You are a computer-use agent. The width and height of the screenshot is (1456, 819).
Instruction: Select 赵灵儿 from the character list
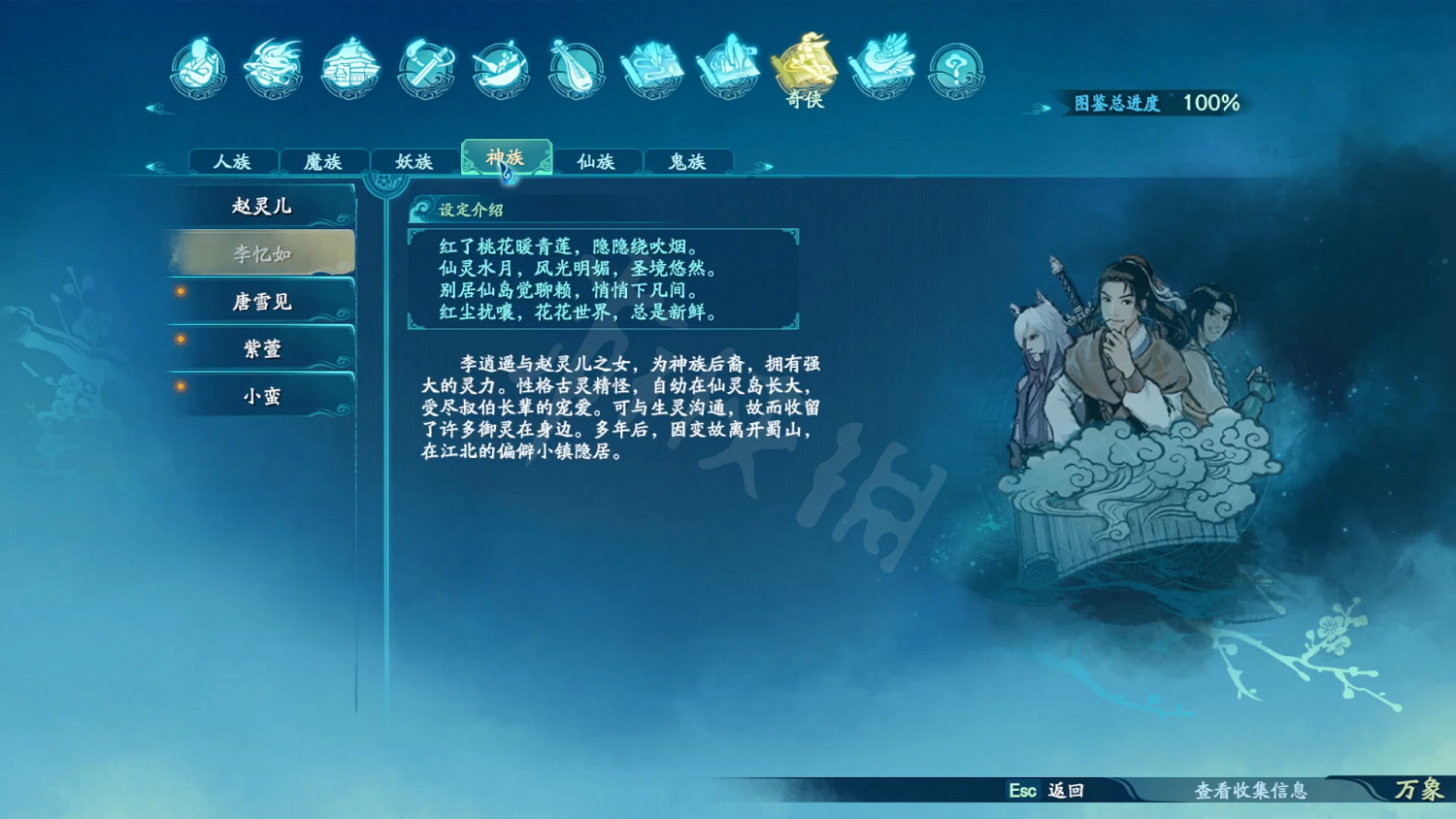coord(260,206)
